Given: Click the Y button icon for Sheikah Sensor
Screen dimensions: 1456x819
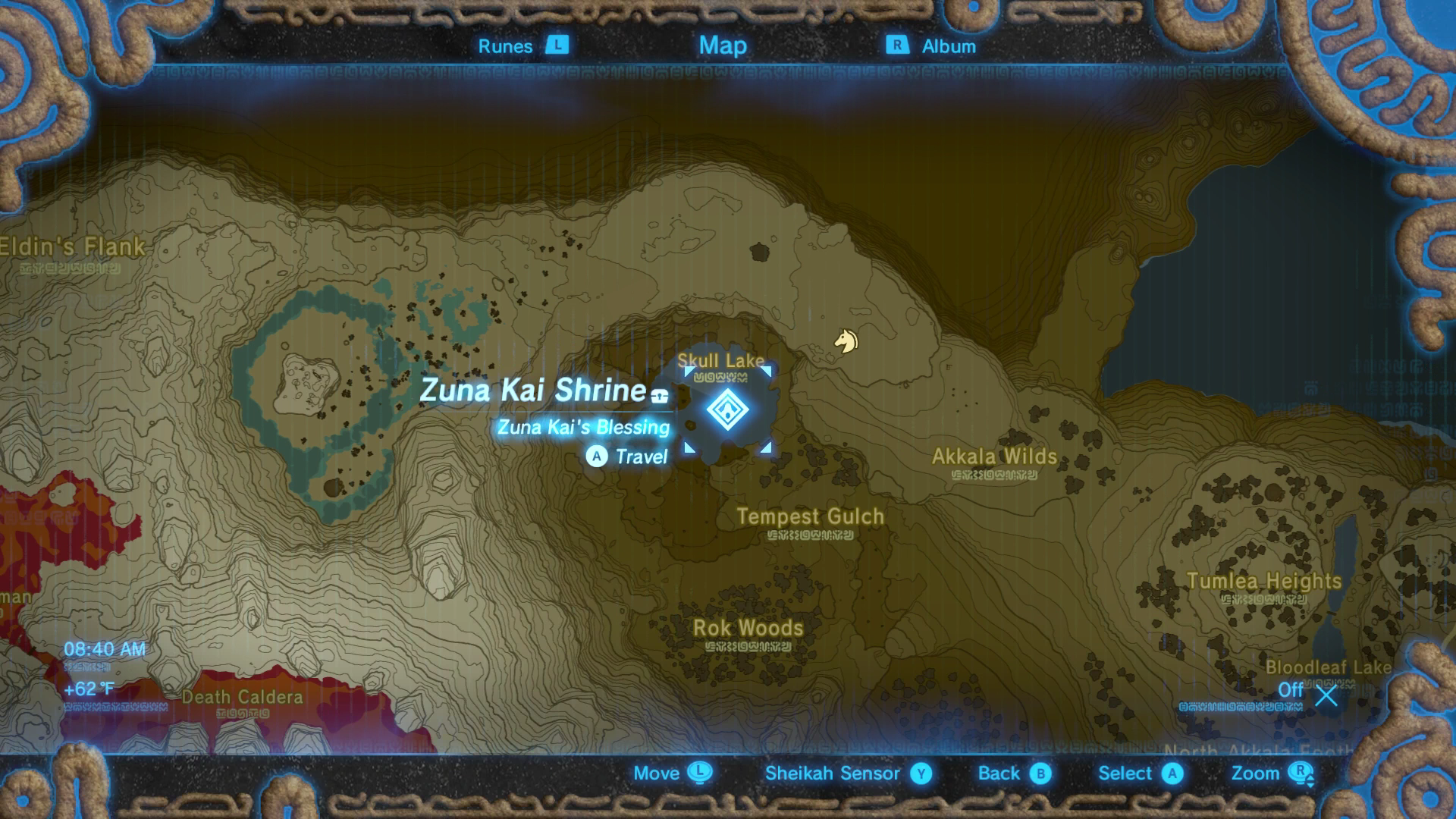Looking at the screenshot, I should (920, 773).
